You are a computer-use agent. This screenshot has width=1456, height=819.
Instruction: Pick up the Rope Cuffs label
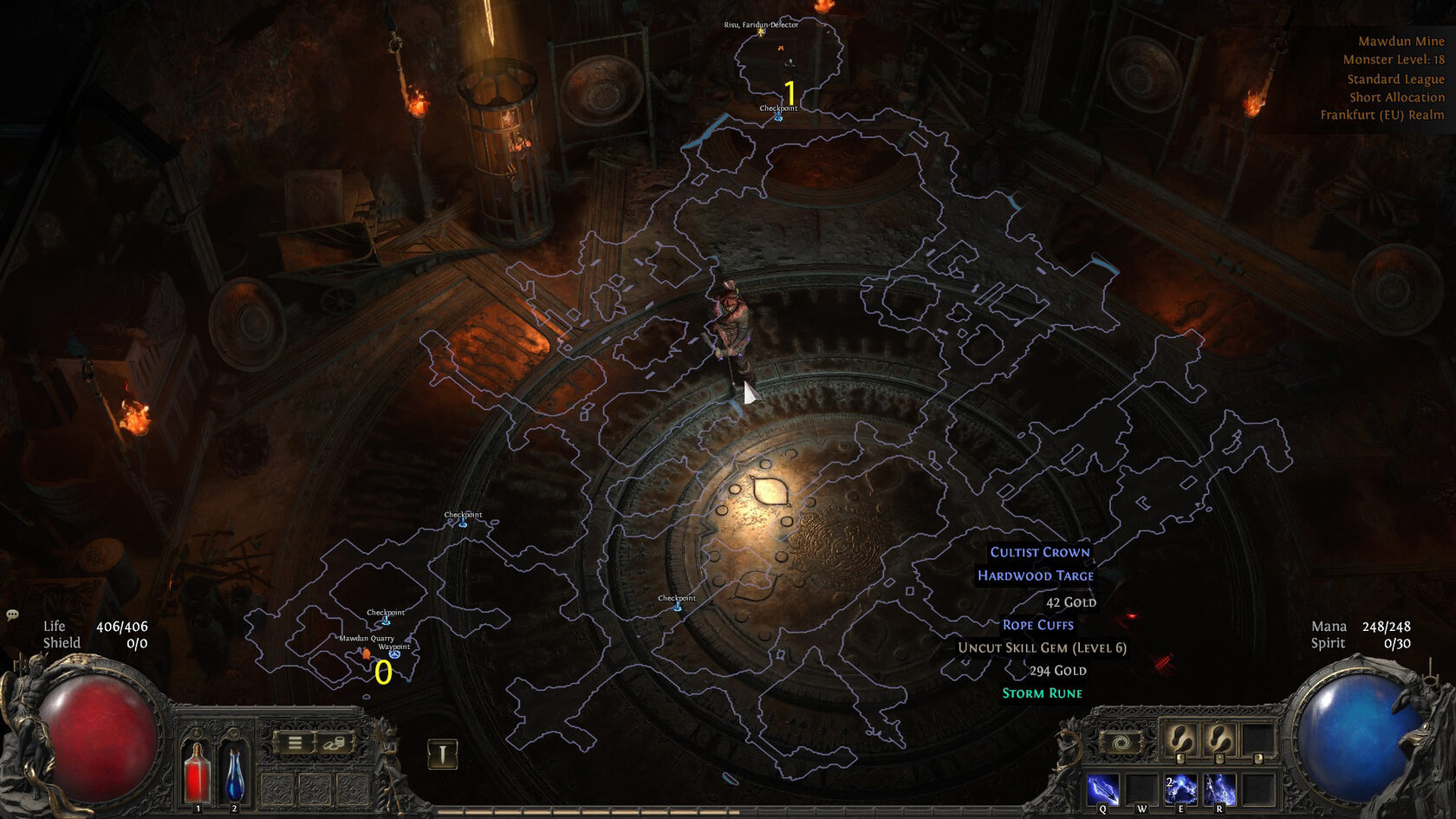tap(1037, 625)
